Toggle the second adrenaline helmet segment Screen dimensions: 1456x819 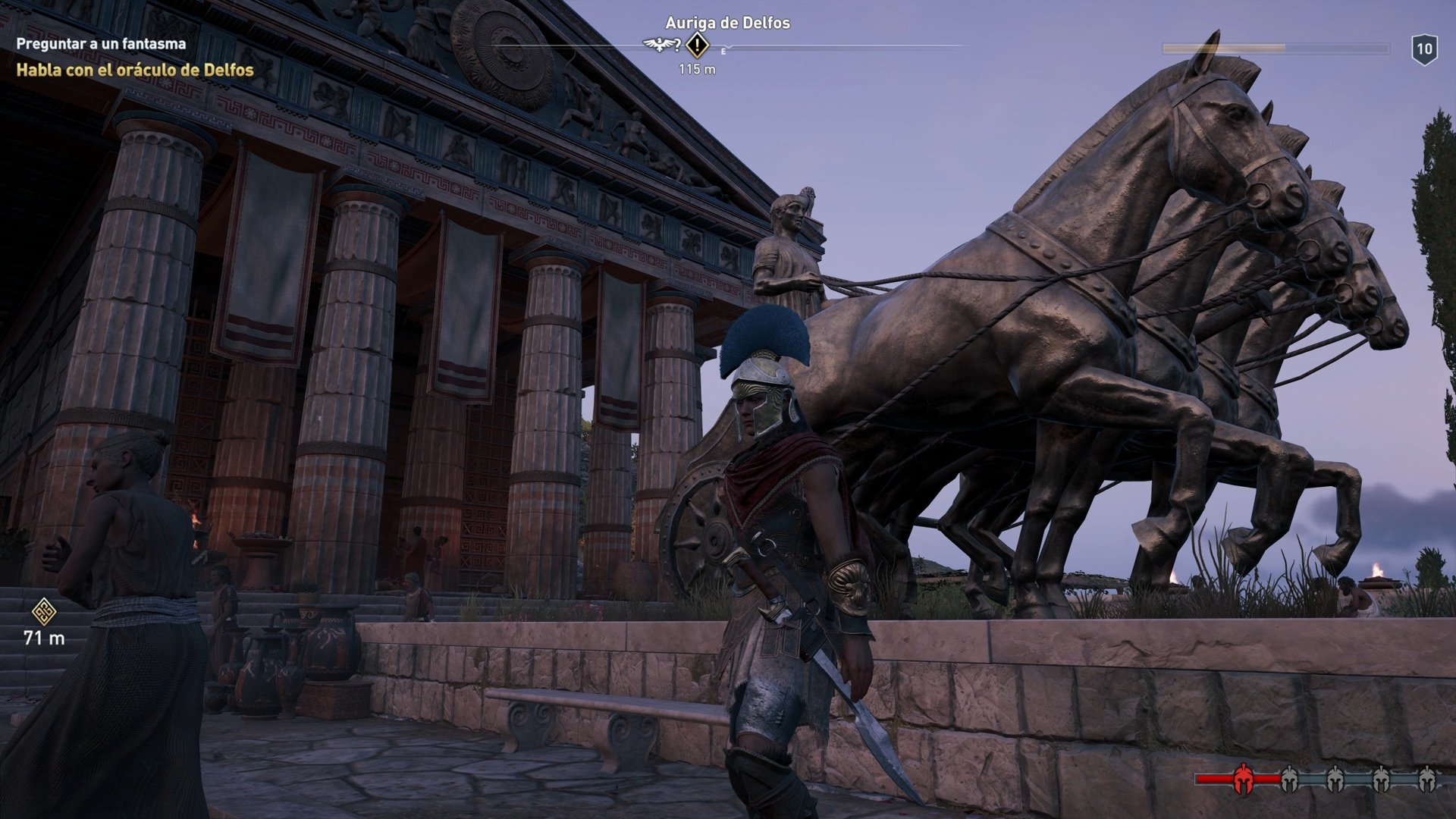coord(1289,777)
